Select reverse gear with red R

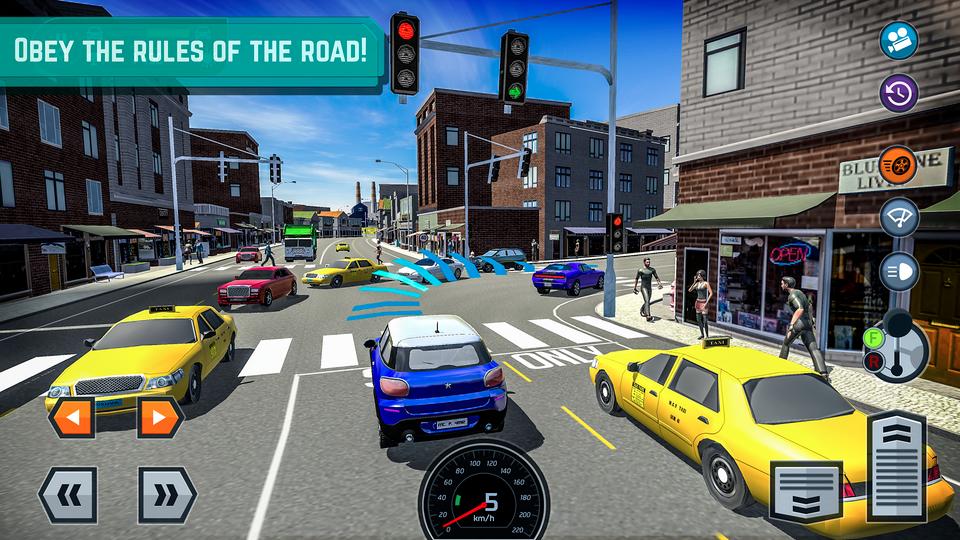(872, 361)
